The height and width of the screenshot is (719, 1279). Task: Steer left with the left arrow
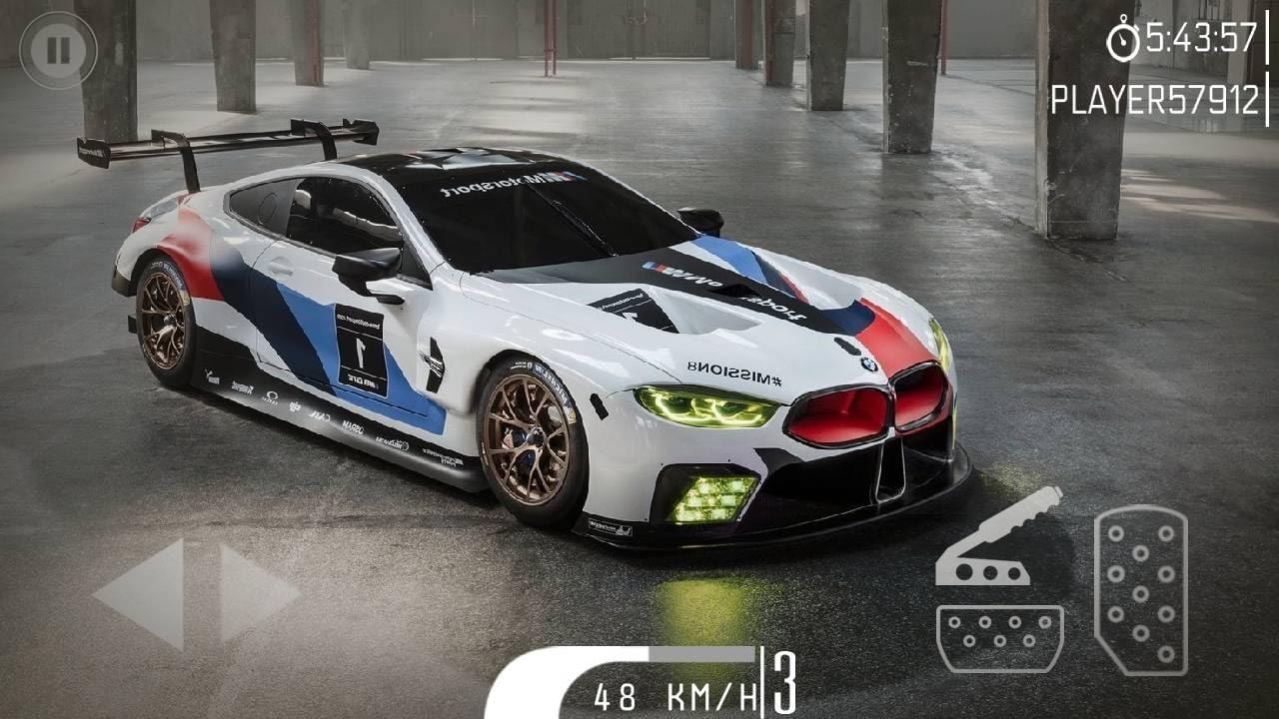click(x=143, y=593)
